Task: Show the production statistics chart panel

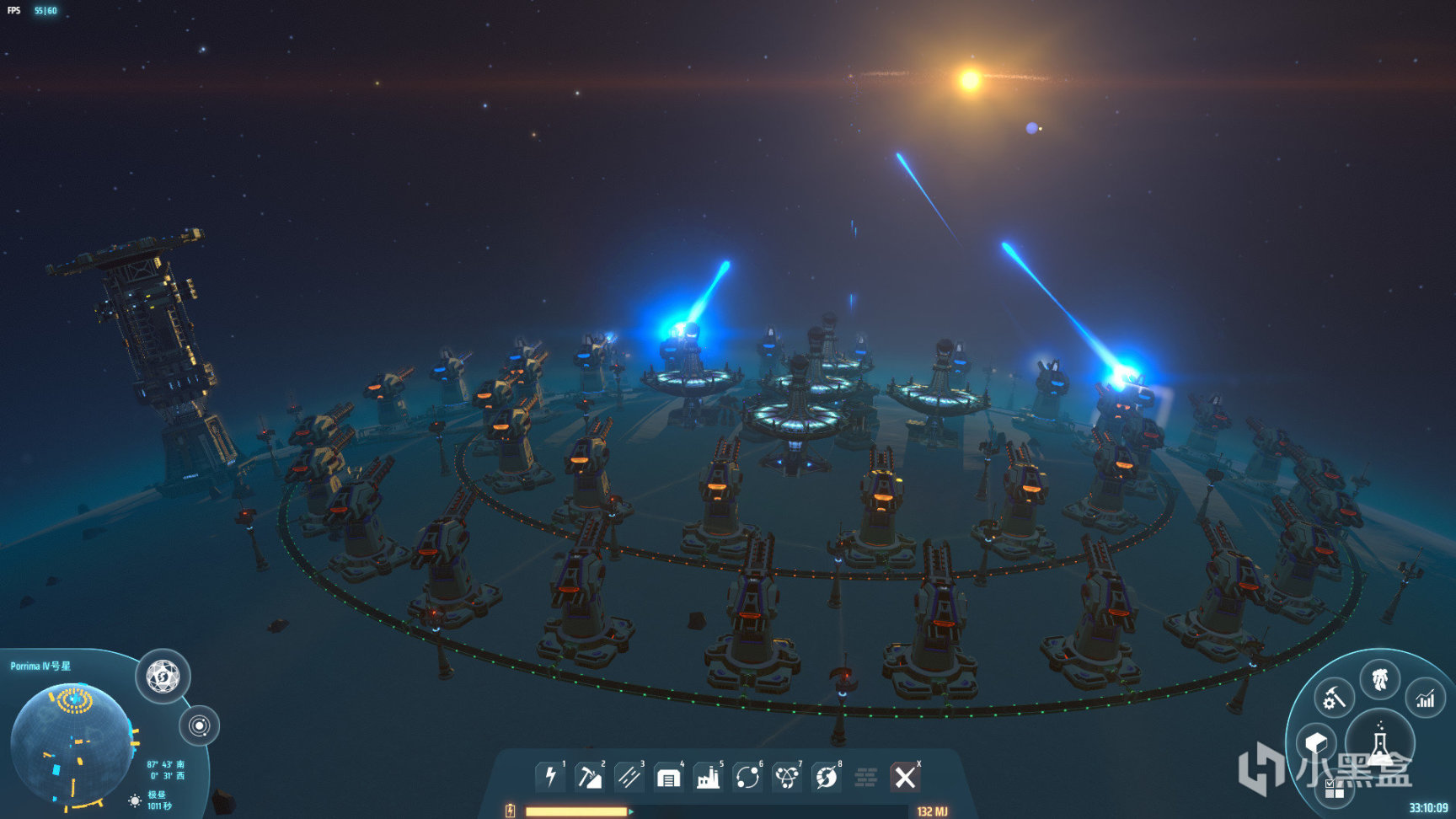Action: pyautogui.click(x=1425, y=698)
